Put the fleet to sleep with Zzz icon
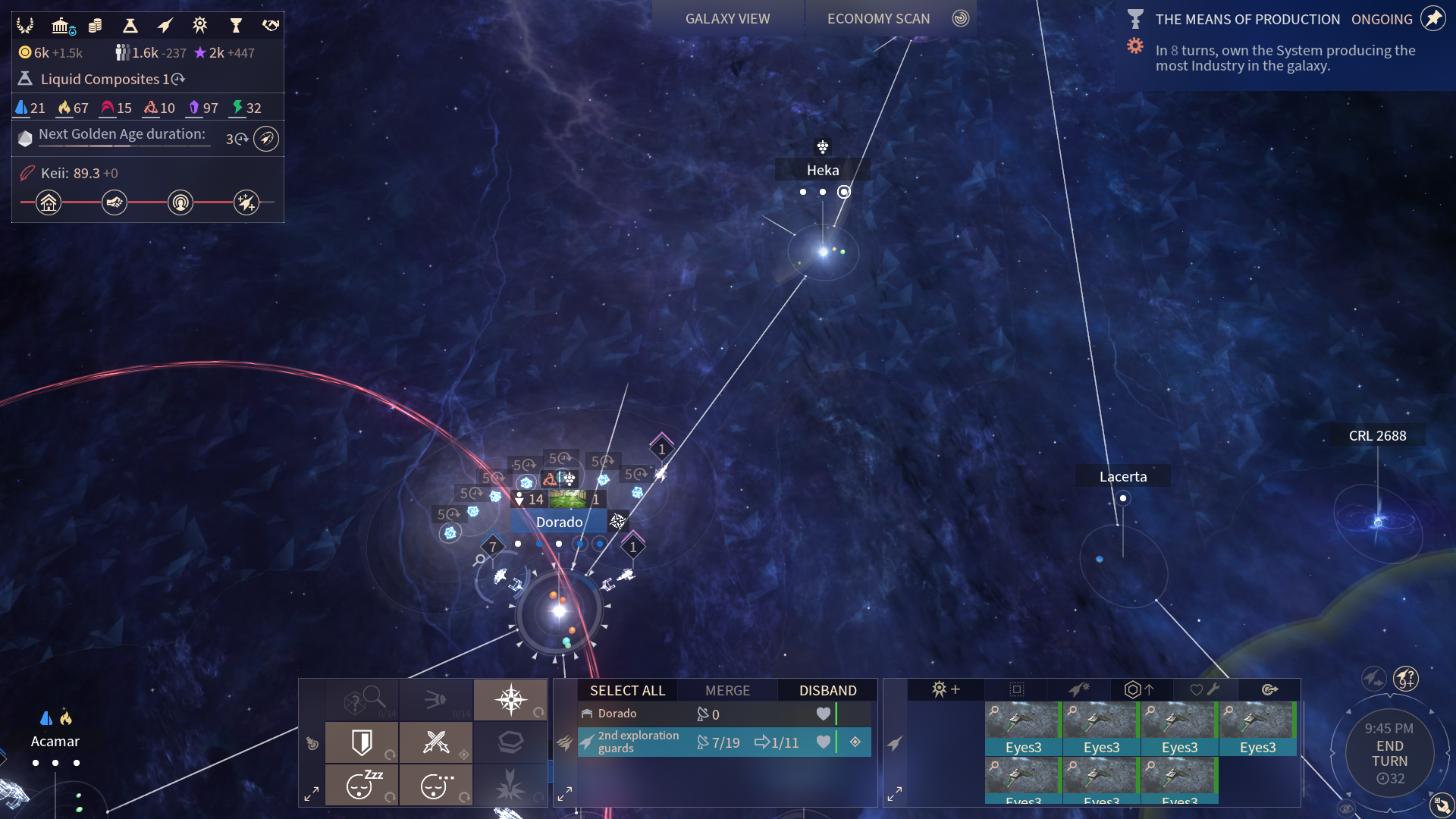The image size is (1456, 819). click(362, 786)
